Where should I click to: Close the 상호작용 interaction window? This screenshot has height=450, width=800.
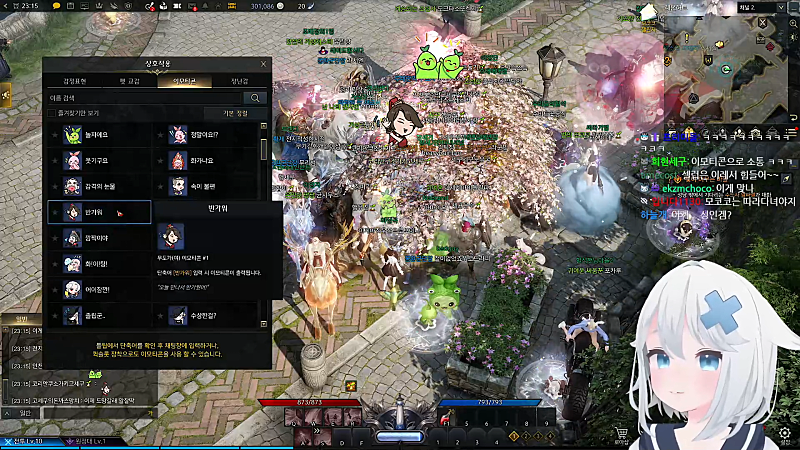tap(264, 64)
